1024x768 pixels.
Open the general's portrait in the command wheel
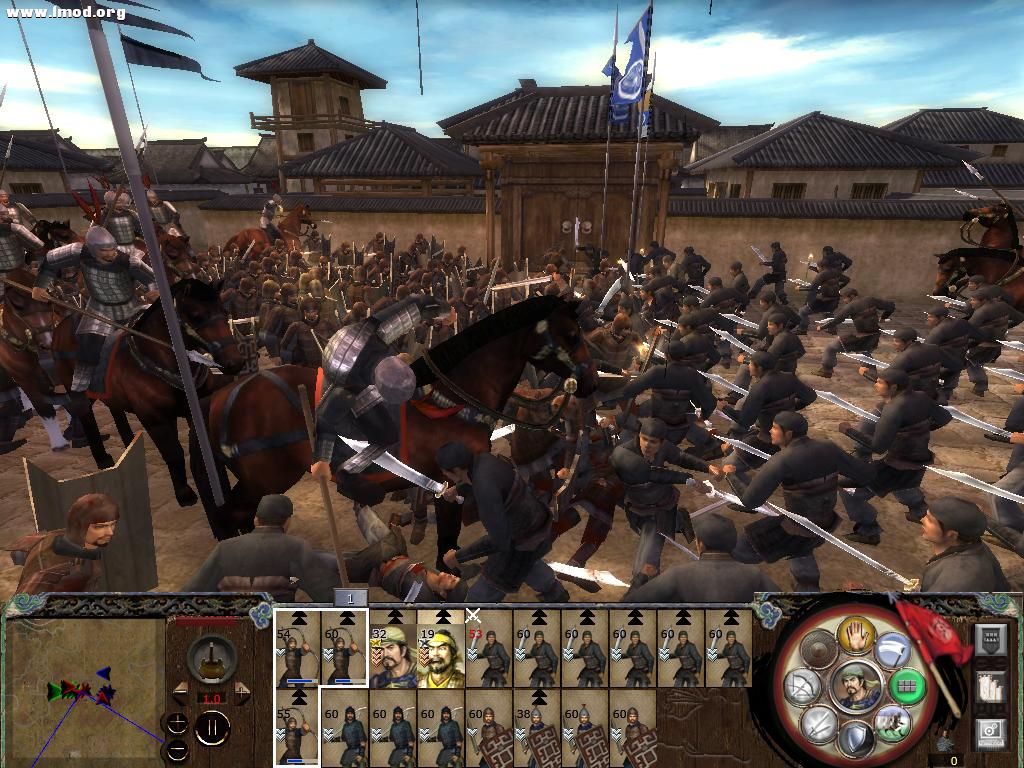(x=856, y=686)
